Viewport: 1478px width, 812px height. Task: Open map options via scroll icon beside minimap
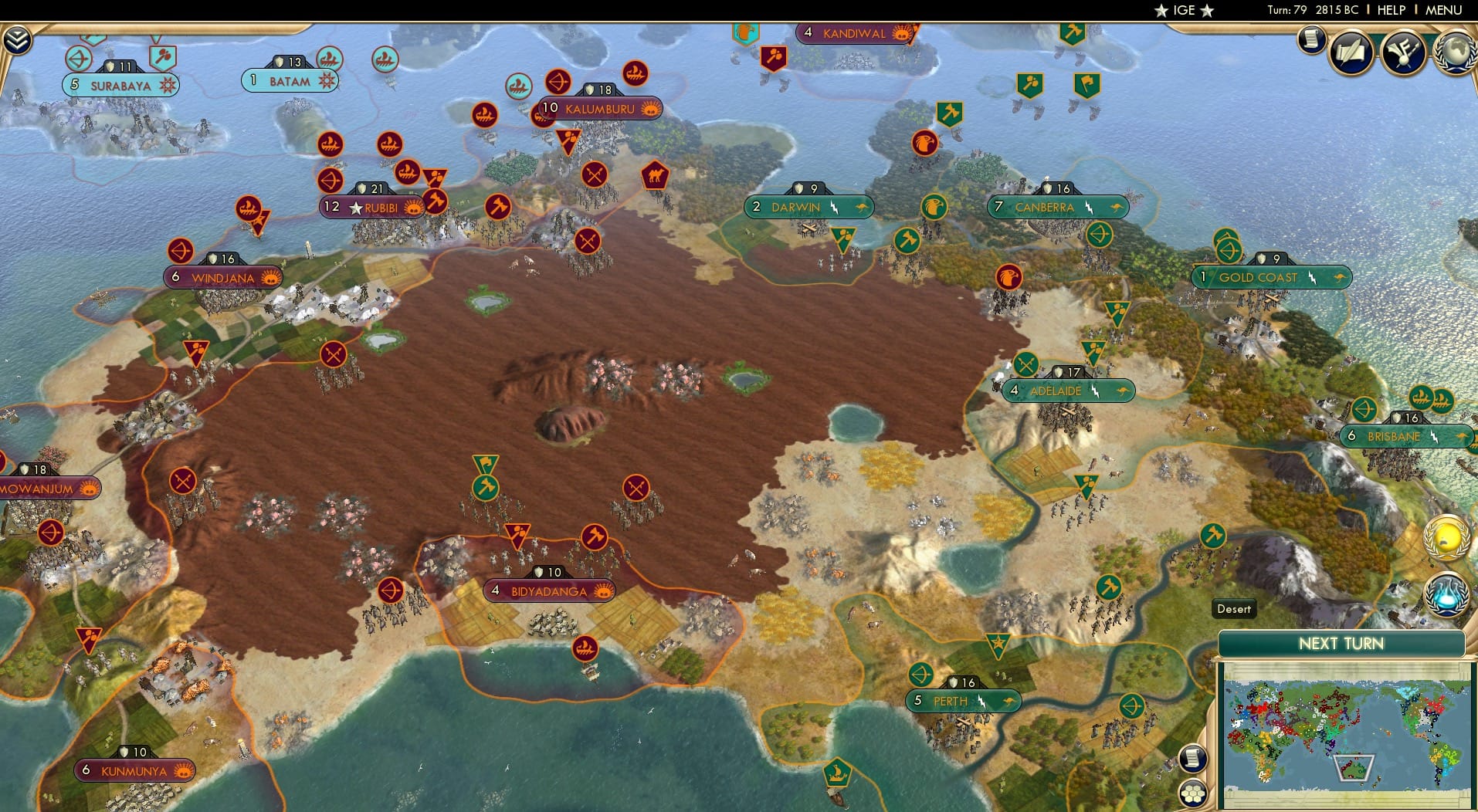1193,760
